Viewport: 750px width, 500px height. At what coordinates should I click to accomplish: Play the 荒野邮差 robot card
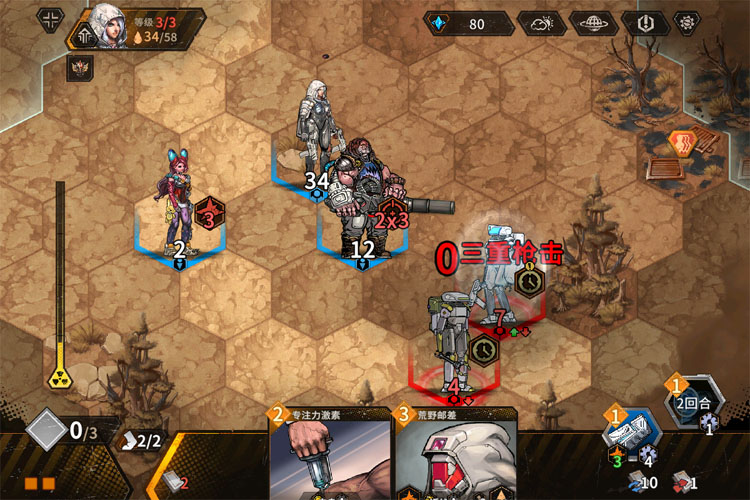[x=456, y=455]
